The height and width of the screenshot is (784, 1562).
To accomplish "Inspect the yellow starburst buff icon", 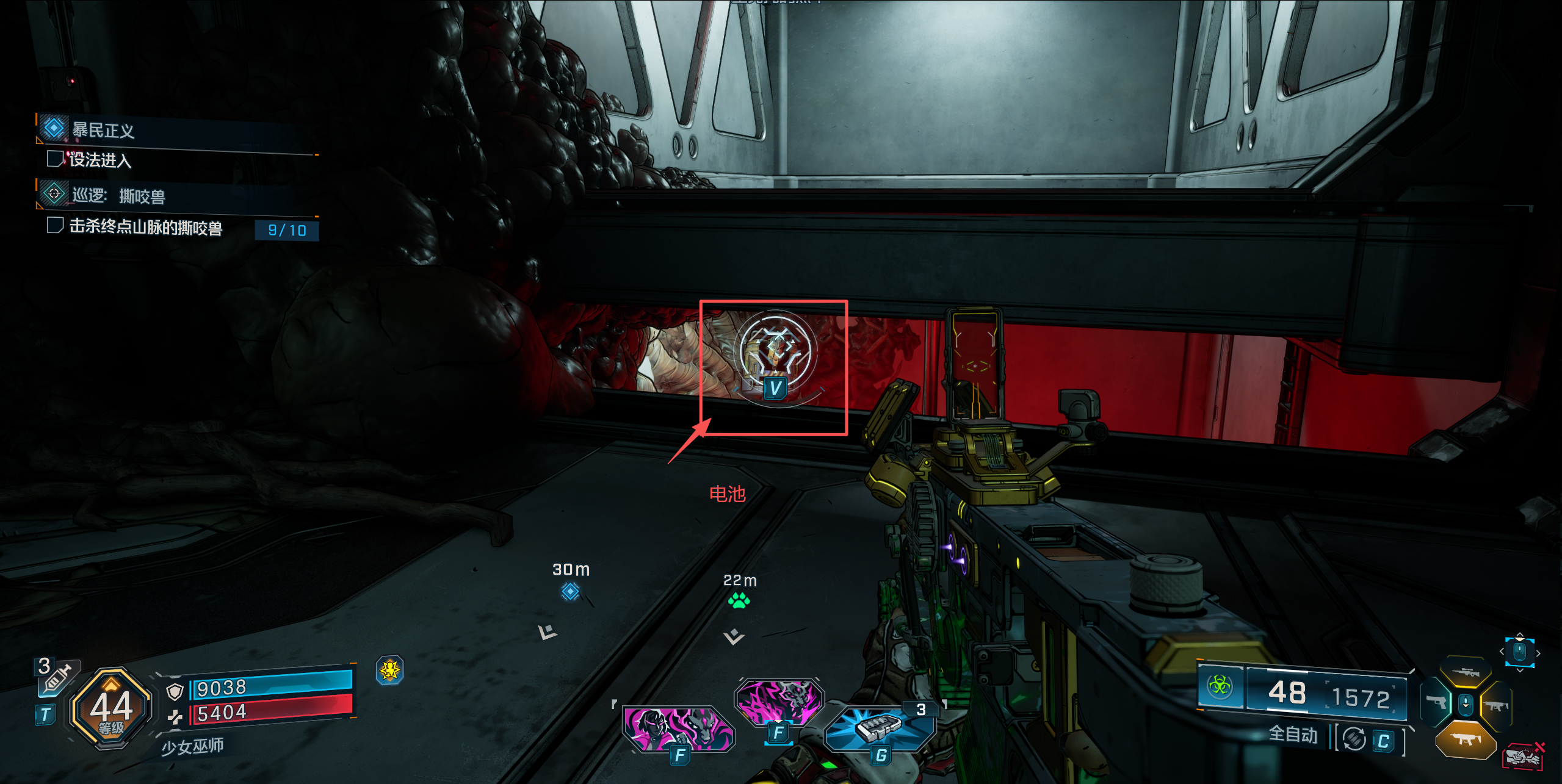I will tap(389, 671).
